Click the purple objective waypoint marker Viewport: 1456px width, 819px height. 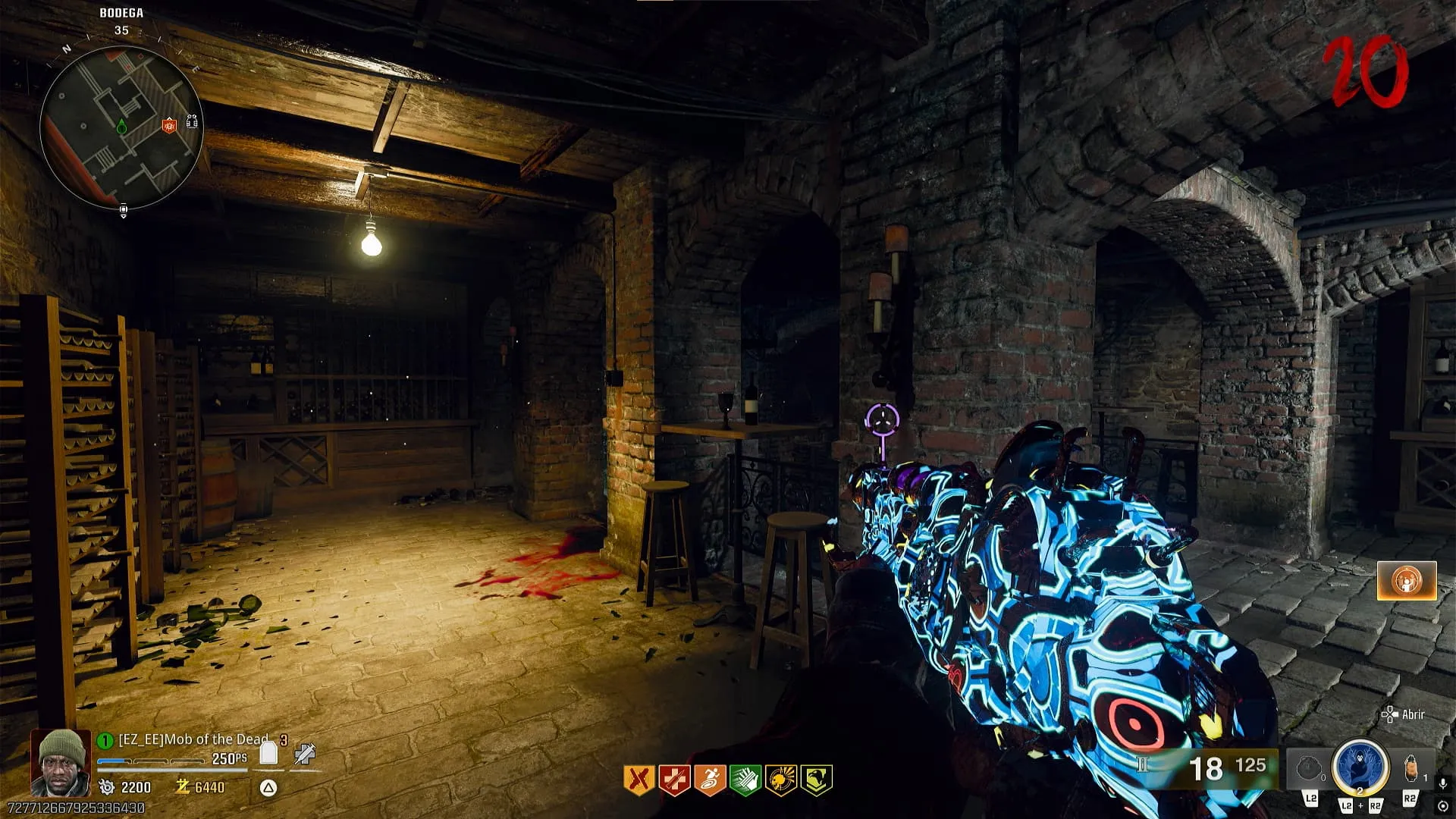pyautogui.click(x=882, y=418)
